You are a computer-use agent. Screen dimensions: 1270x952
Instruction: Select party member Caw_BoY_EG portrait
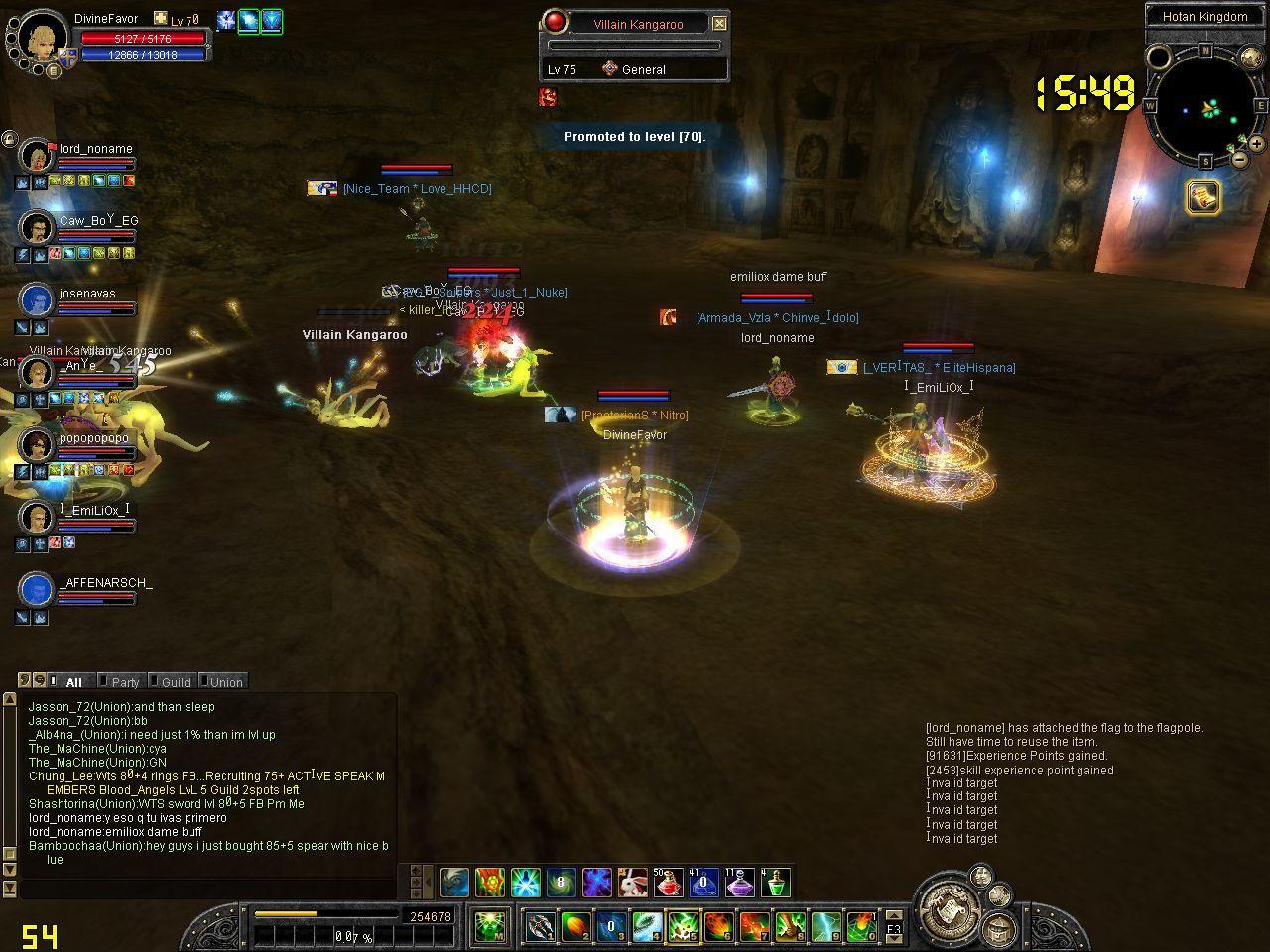[x=37, y=227]
